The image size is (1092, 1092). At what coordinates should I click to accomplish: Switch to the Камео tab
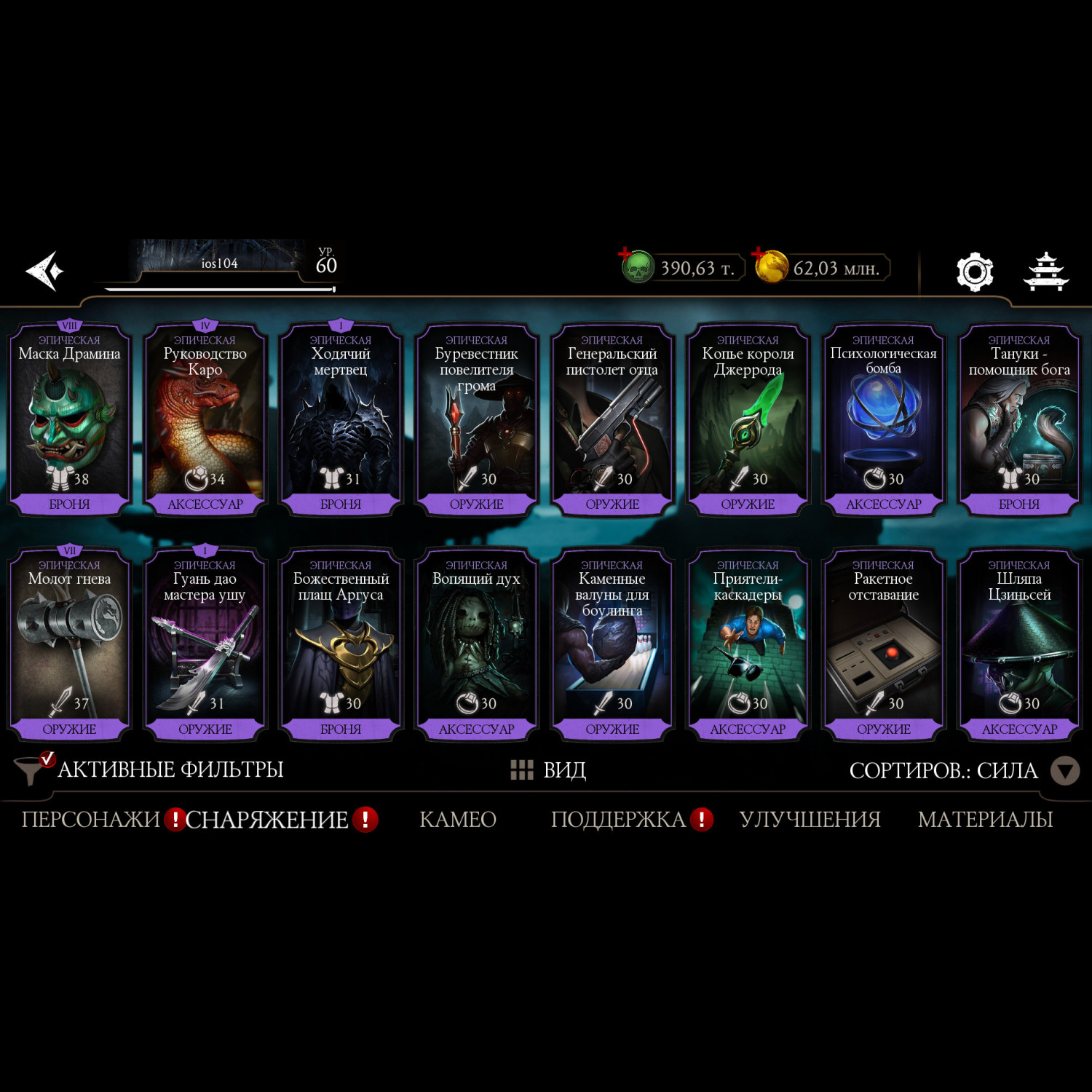(x=458, y=820)
